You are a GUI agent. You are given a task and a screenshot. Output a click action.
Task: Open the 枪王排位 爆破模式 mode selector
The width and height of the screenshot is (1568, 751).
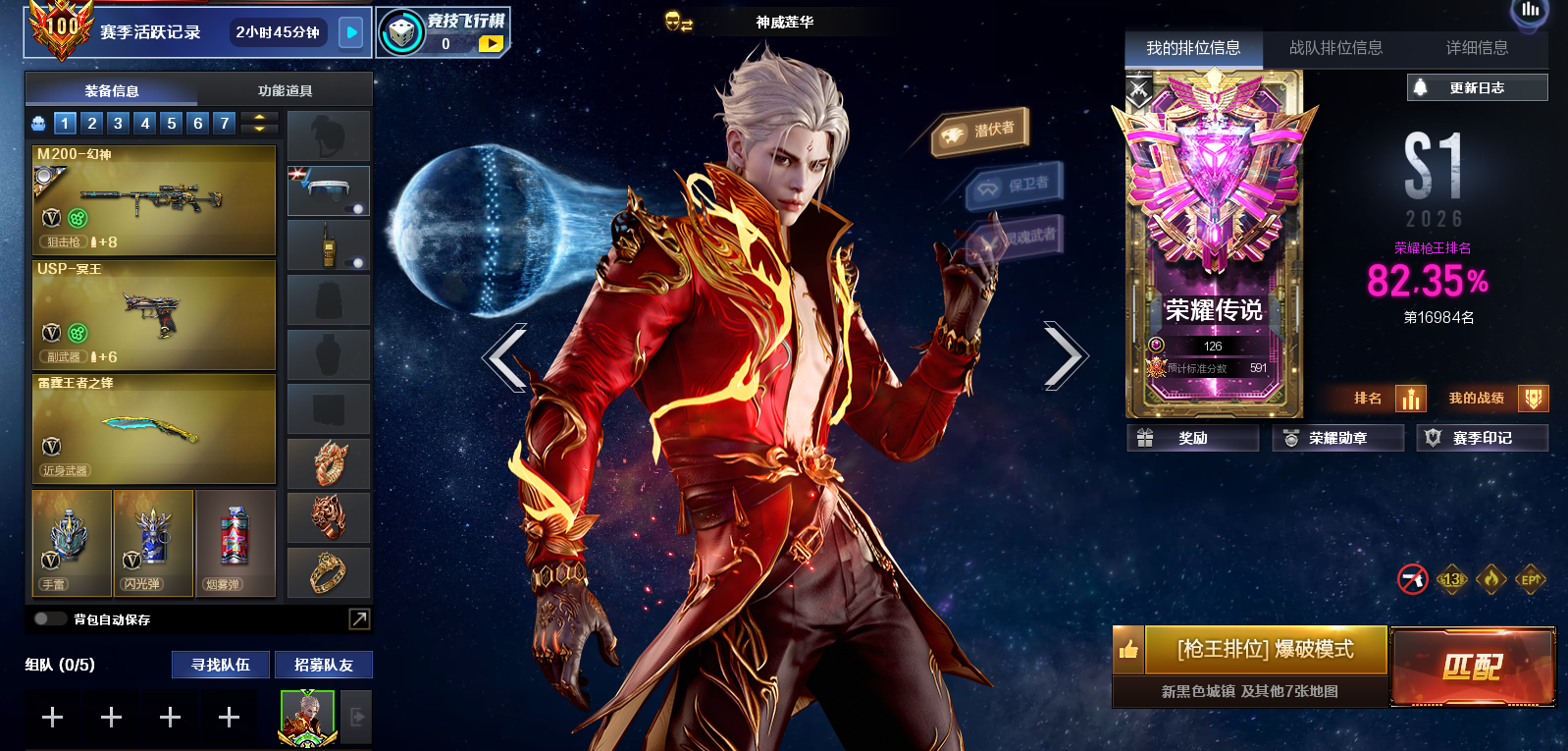coord(1265,650)
